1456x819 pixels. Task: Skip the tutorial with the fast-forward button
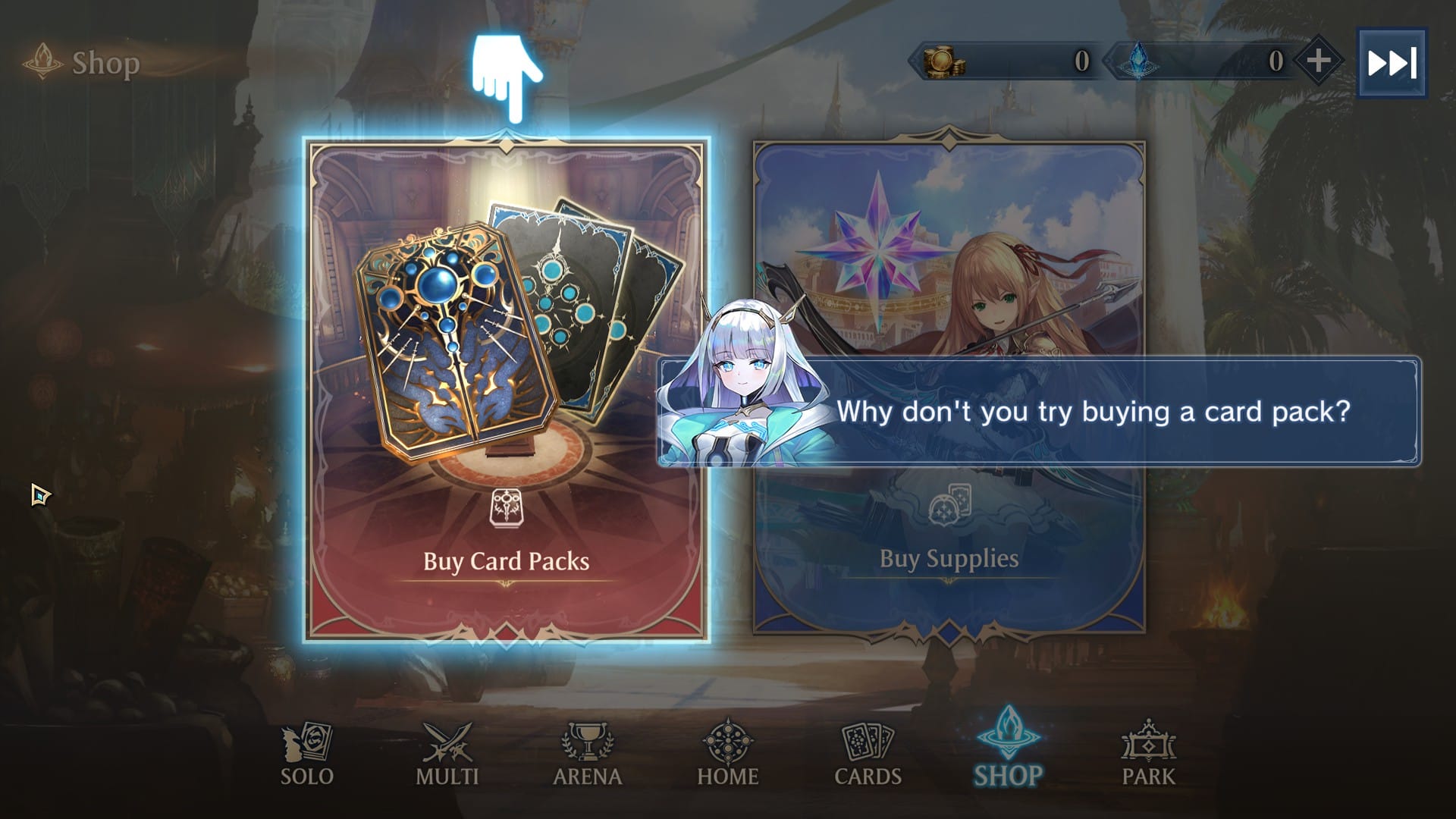point(1391,63)
